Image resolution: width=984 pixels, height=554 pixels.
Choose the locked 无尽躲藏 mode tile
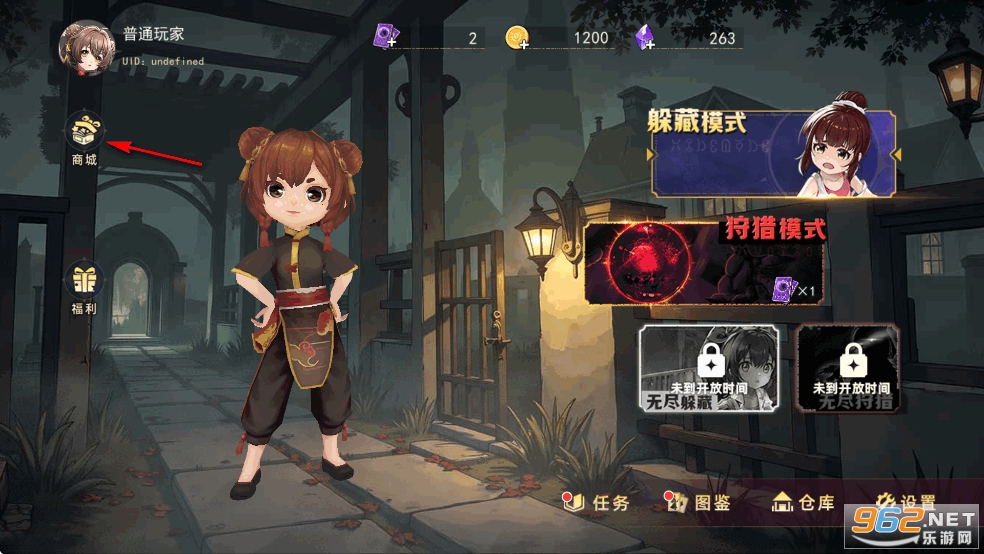[711, 368]
